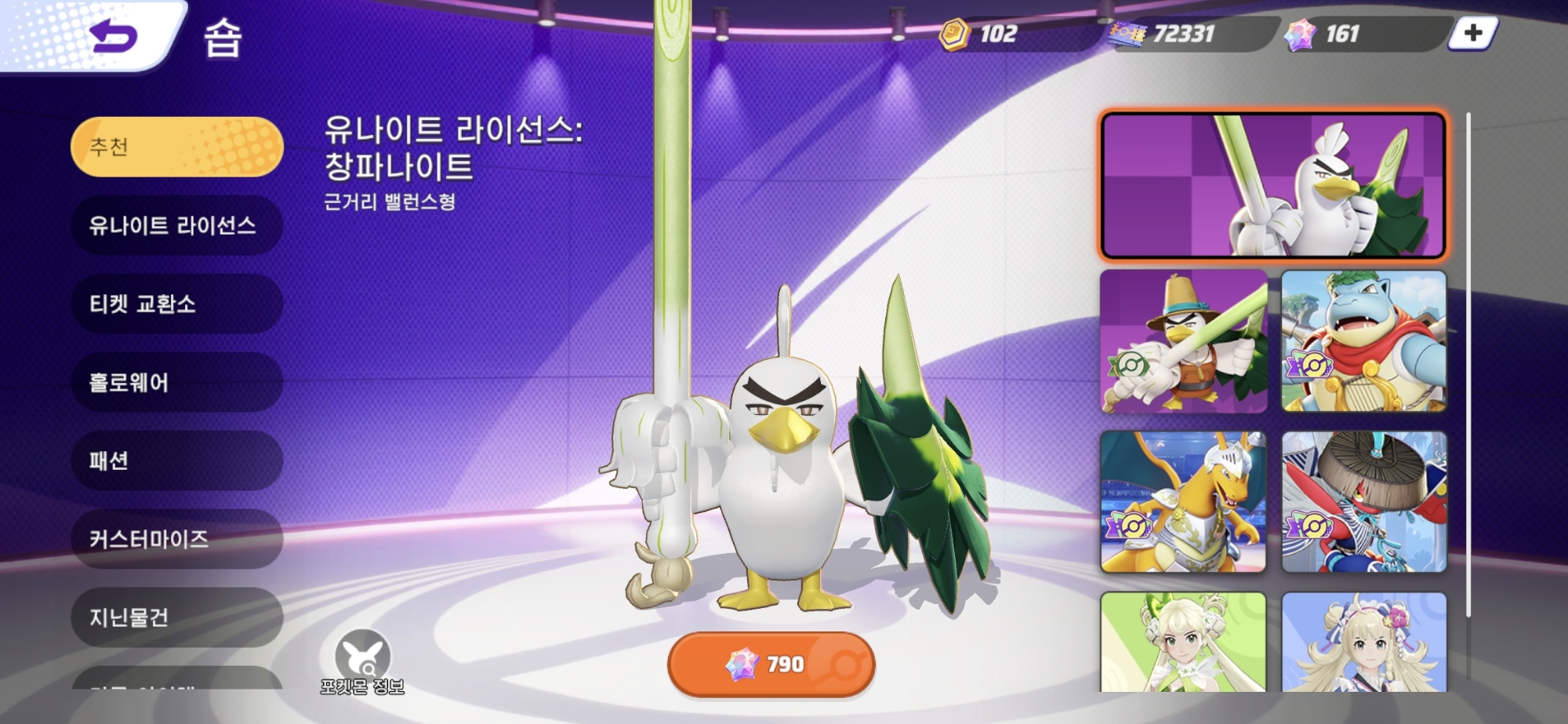The height and width of the screenshot is (724, 1568).
Task: Show the 지닌물건 category
Action: [177, 618]
